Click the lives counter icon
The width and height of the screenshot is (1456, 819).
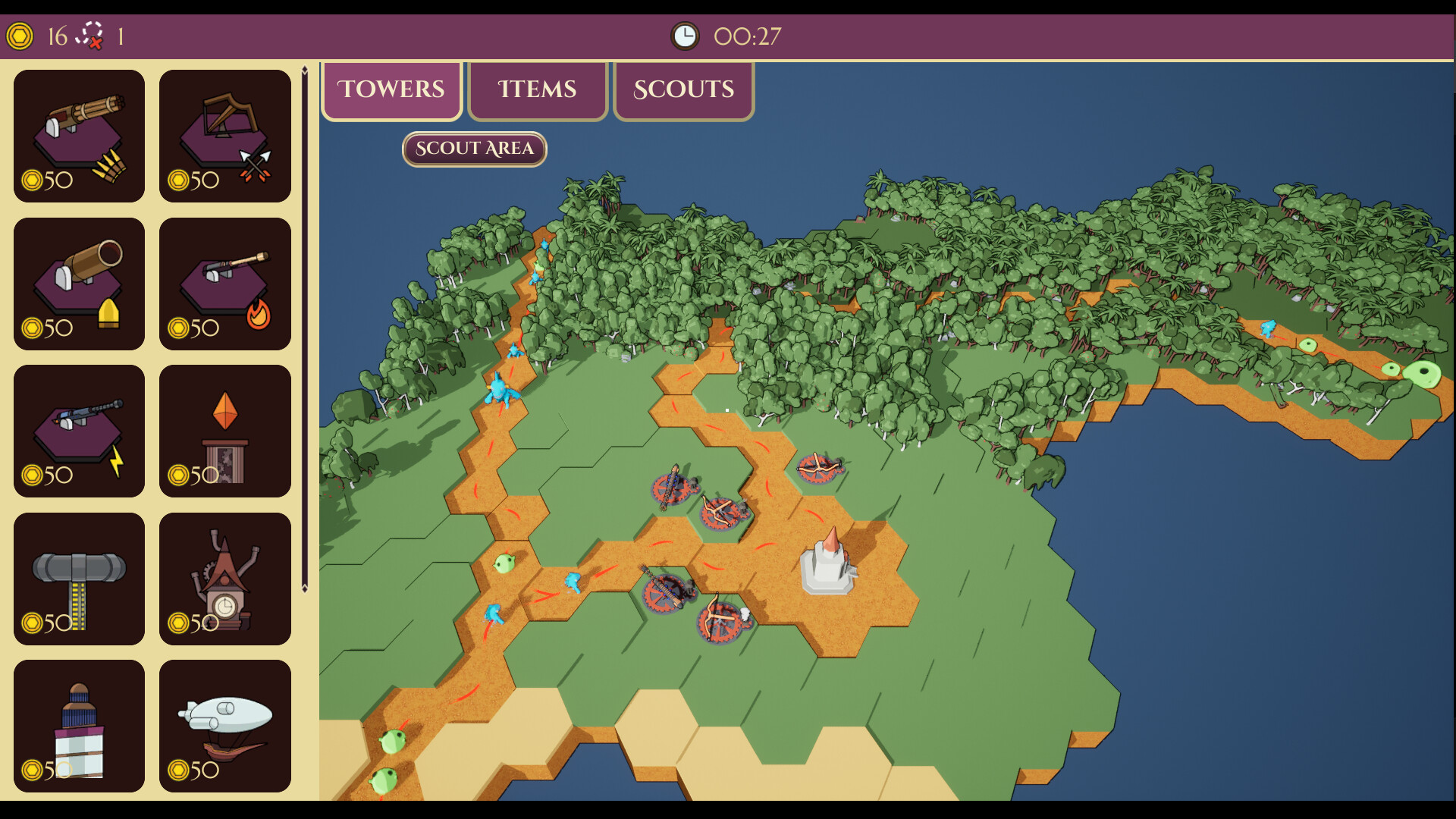tap(89, 34)
